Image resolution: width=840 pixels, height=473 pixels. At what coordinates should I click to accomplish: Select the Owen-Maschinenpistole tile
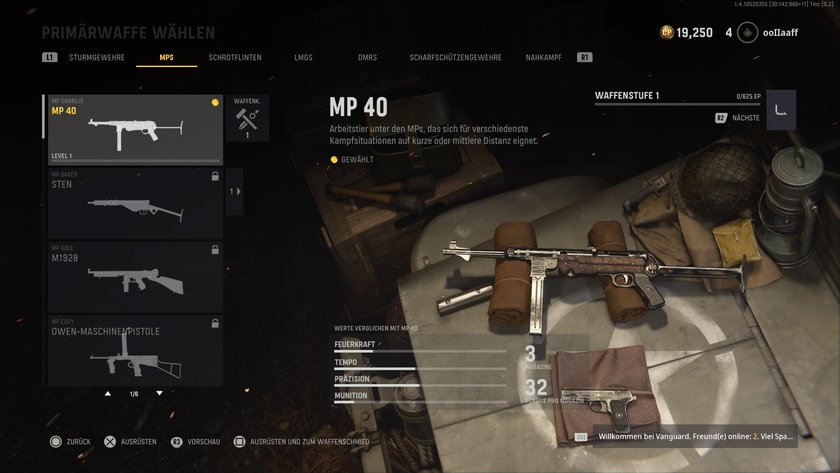pyautogui.click(x=135, y=350)
